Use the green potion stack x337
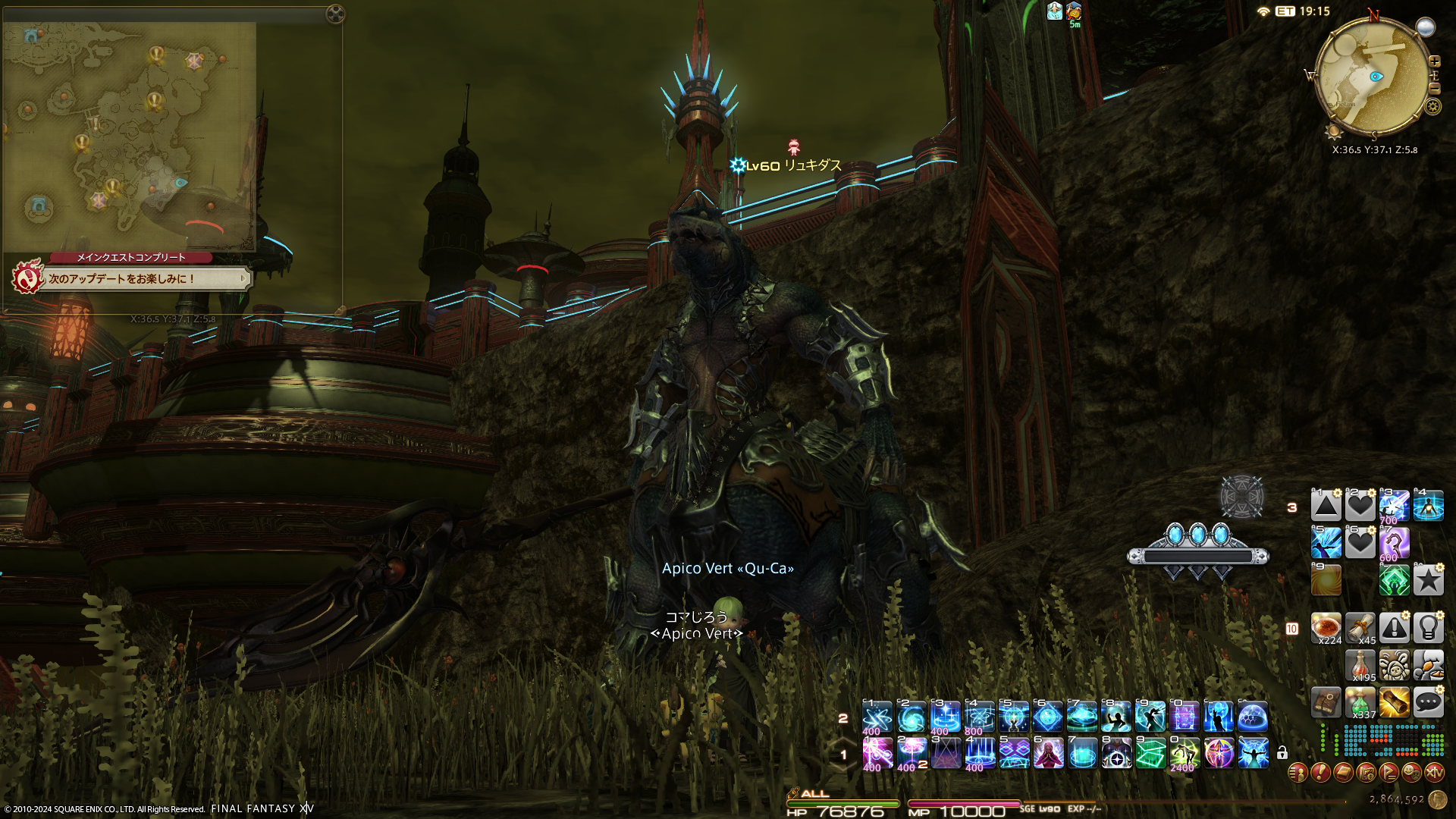1456x819 pixels. (x=1360, y=702)
